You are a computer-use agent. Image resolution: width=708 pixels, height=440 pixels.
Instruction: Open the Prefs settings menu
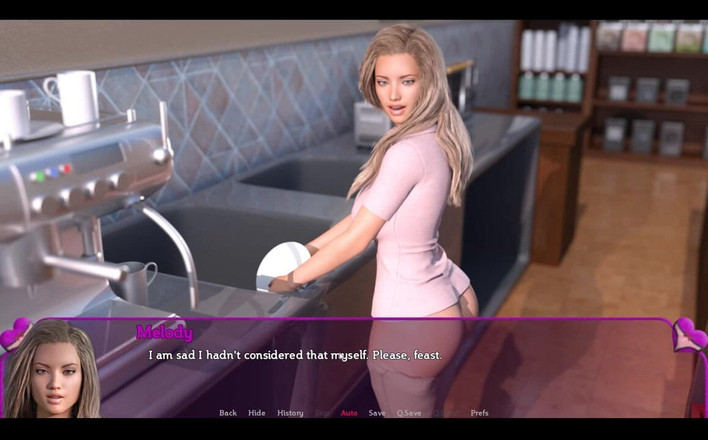(480, 413)
